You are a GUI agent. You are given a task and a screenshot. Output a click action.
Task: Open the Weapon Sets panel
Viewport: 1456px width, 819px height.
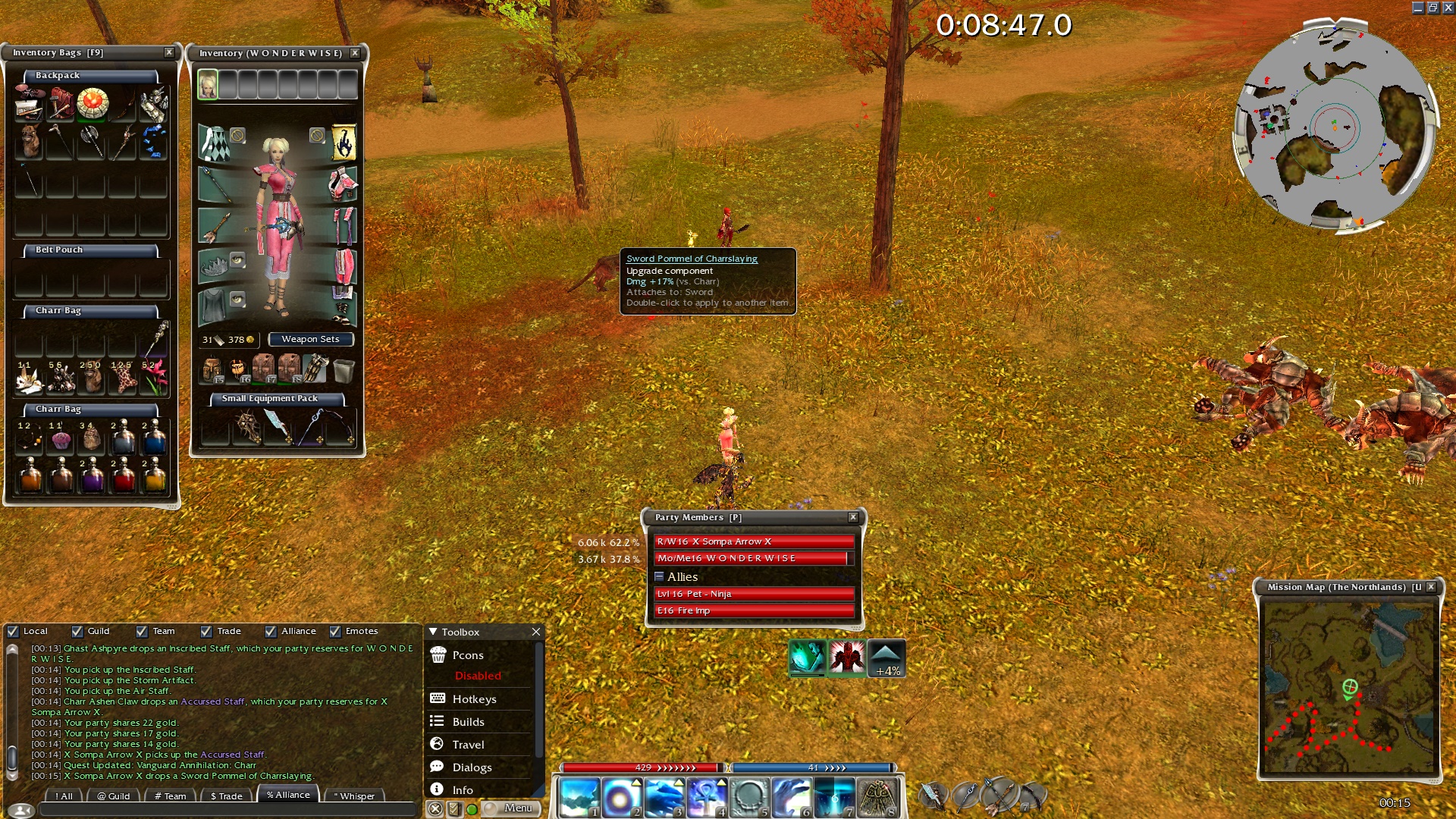pos(310,339)
